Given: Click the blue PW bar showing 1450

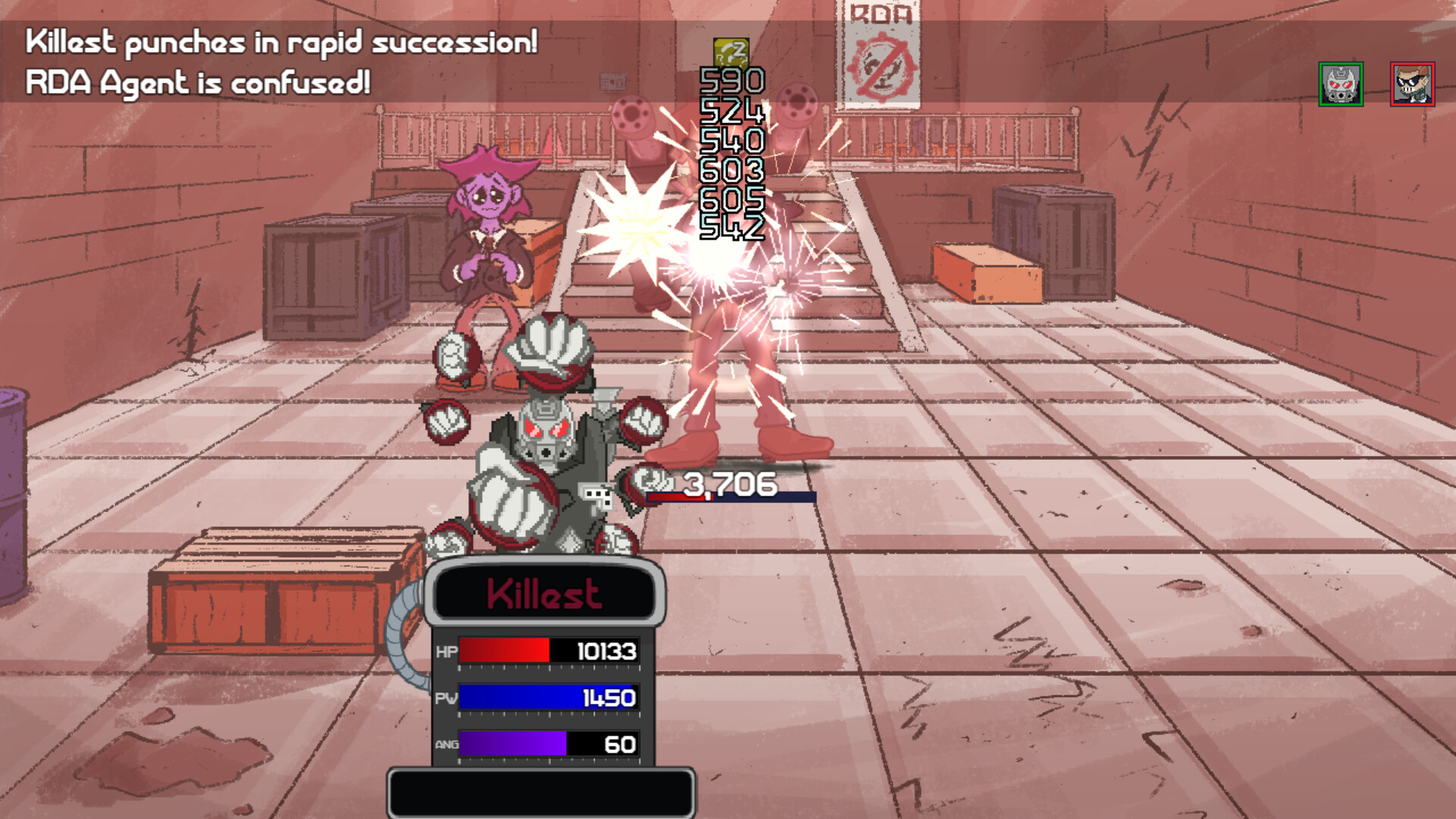Looking at the screenshot, I should [546, 698].
